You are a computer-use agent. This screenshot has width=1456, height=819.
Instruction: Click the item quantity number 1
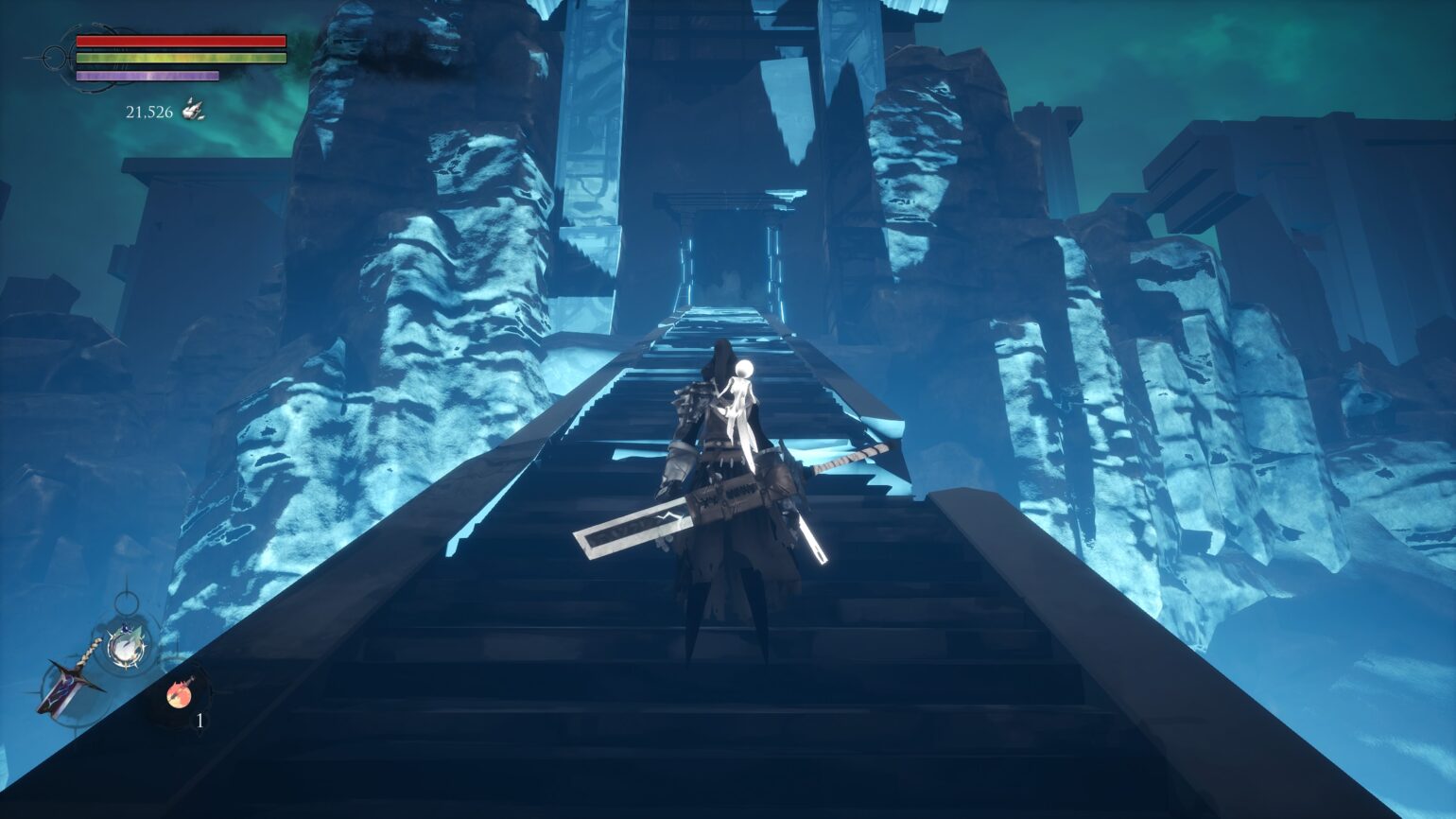pos(199,720)
